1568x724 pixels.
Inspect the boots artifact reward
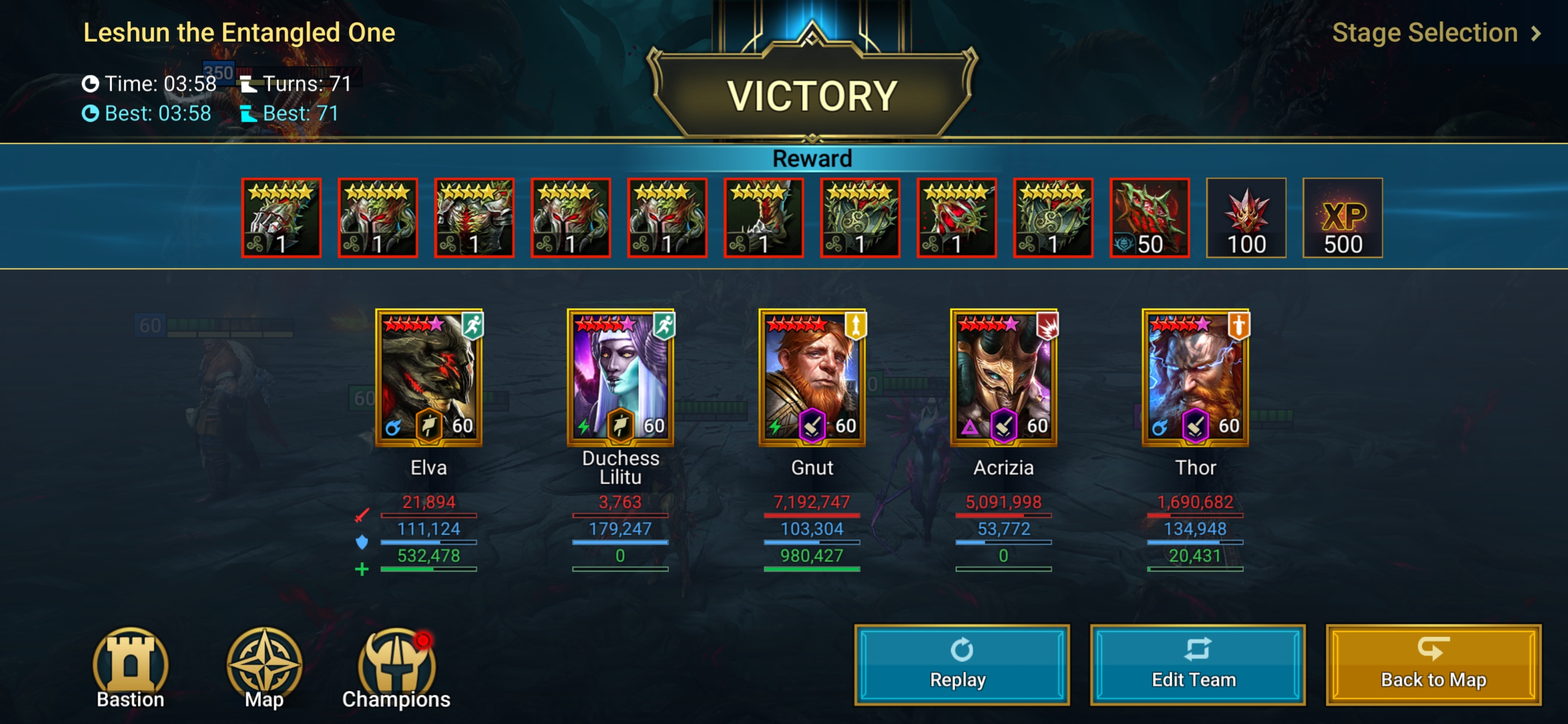pyautogui.click(x=763, y=218)
